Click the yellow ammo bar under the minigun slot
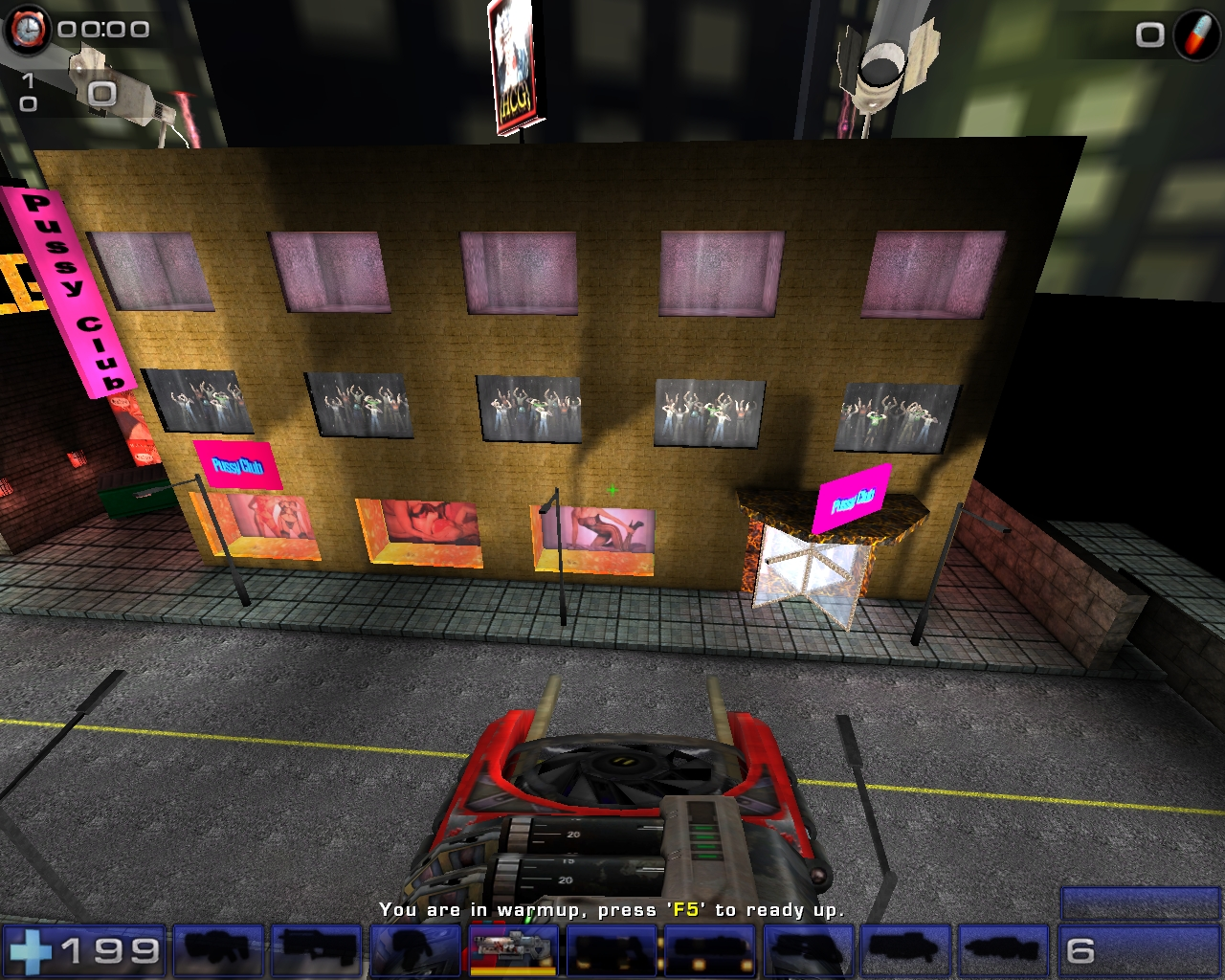Image resolution: width=1225 pixels, height=980 pixels. [512, 969]
